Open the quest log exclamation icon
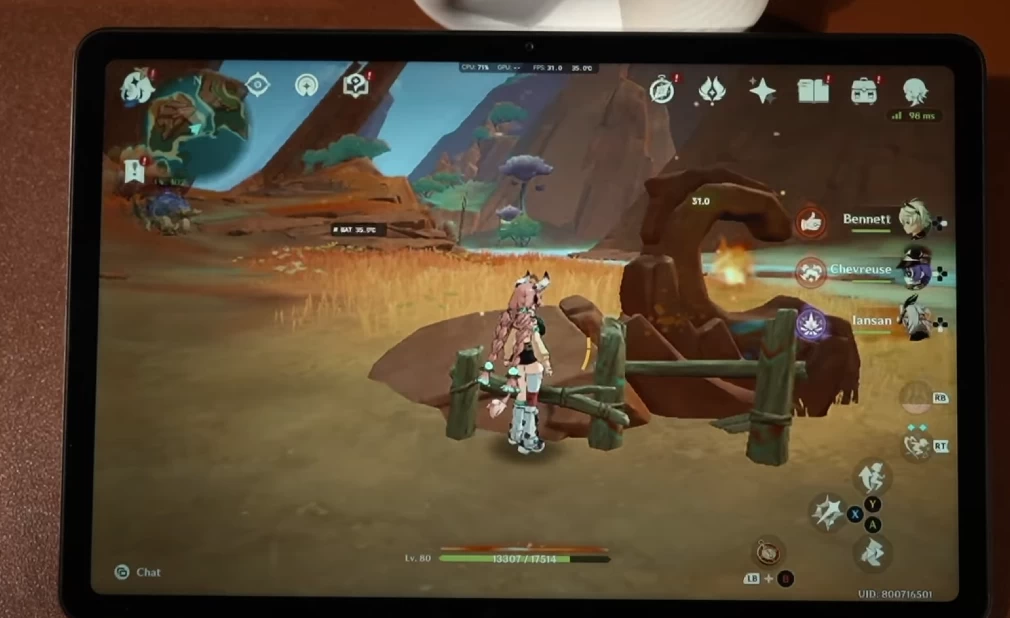This screenshot has width=1010, height=618. [x=134, y=170]
